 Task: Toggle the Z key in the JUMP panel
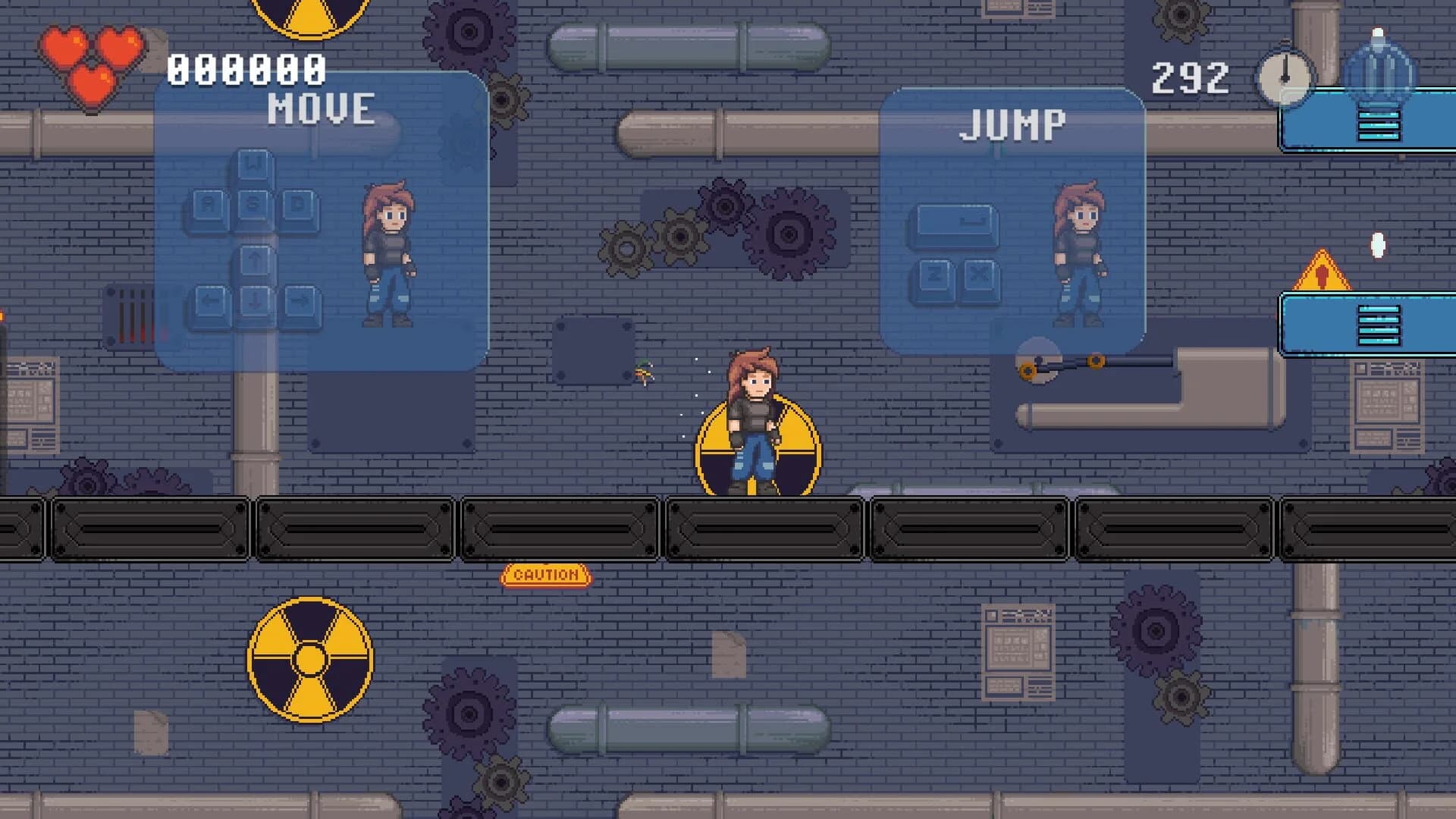(x=934, y=275)
